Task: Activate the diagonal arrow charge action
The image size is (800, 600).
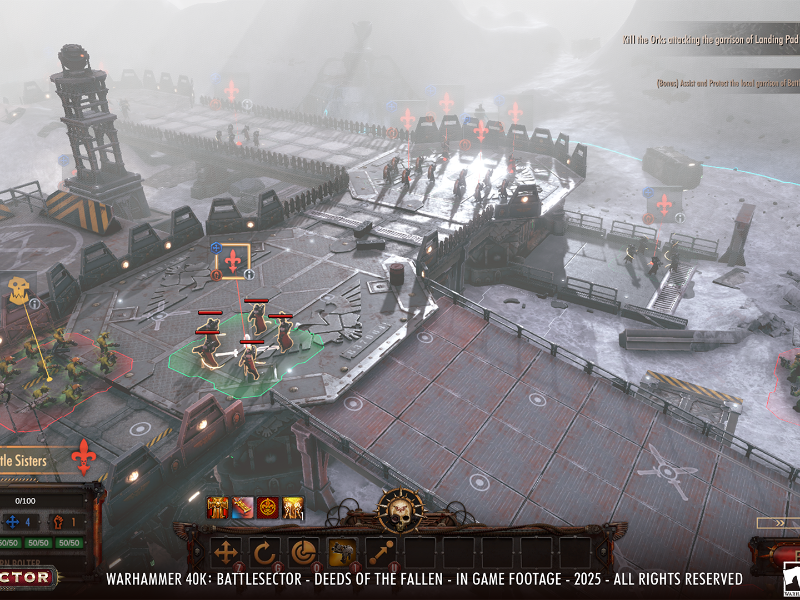Action: [x=380, y=552]
